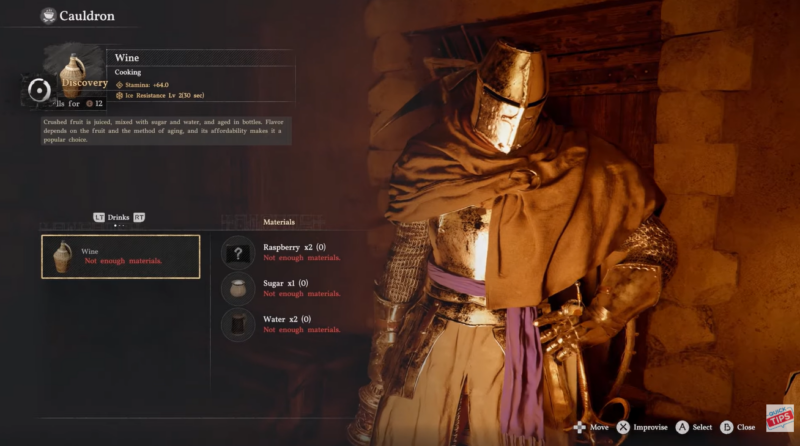800x446 pixels.
Task: Select the Wine recipe in the Drinks list
Action: (120, 256)
